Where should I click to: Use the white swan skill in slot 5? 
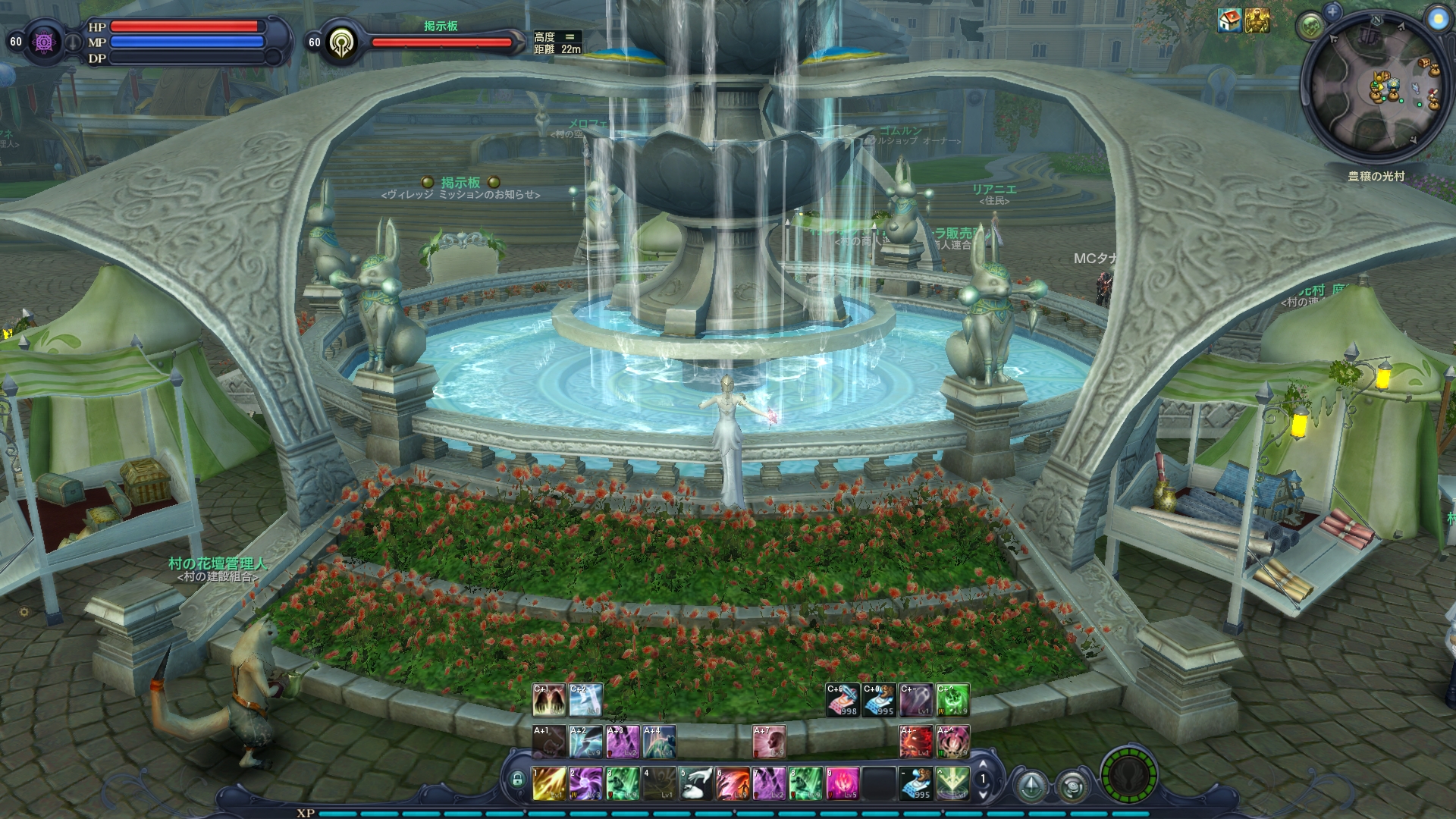pyautogui.click(x=696, y=783)
